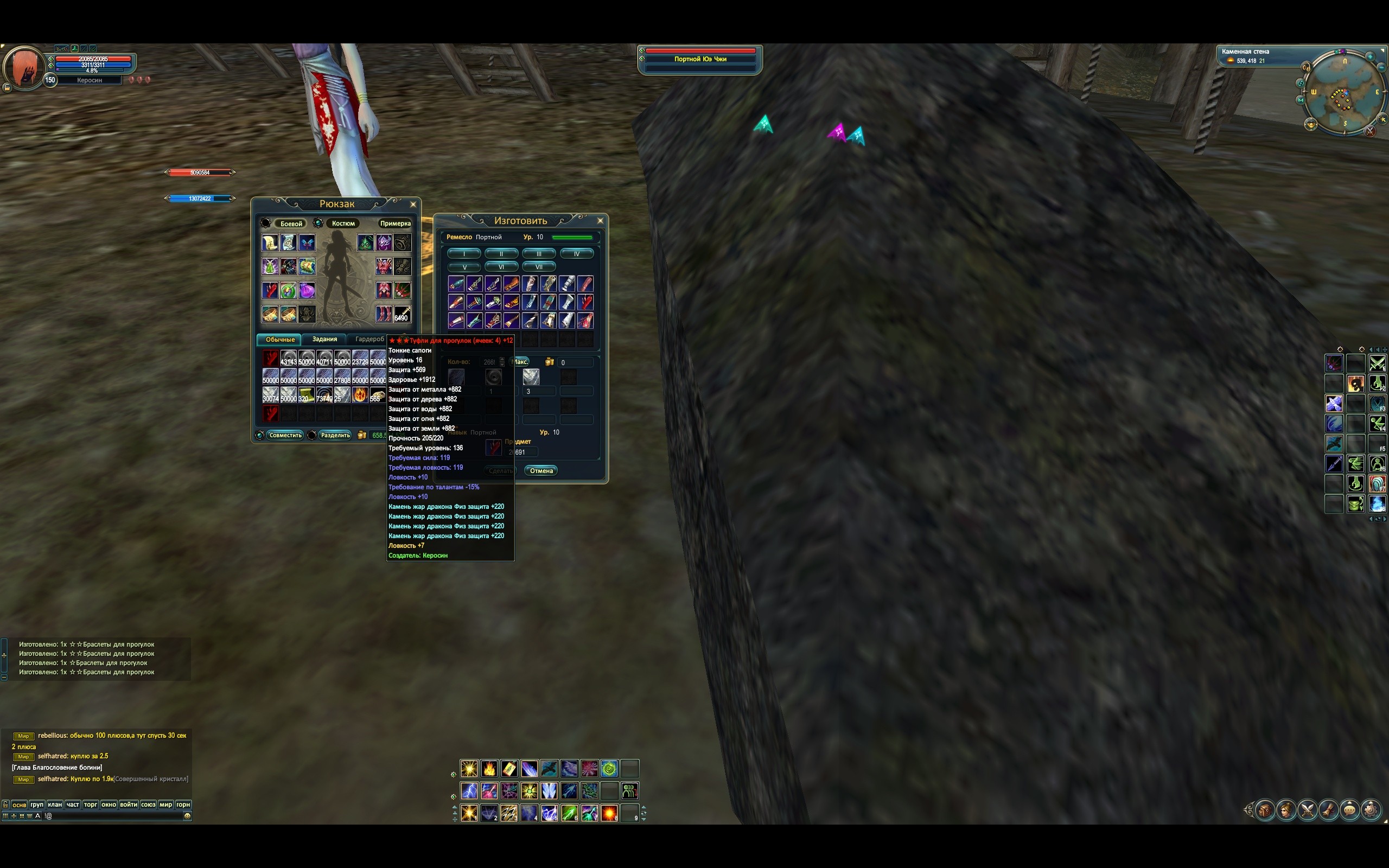The width and height of the screenshot is (1389, 868).
Task: Click the Отмена button
Action: [540, 471]
